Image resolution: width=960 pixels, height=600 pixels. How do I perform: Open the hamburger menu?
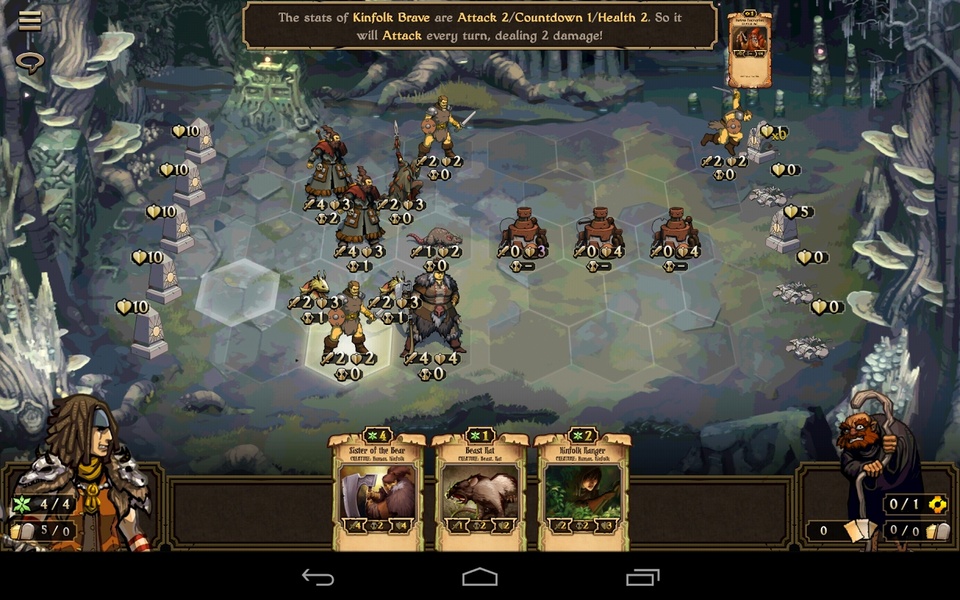[30, 20]
